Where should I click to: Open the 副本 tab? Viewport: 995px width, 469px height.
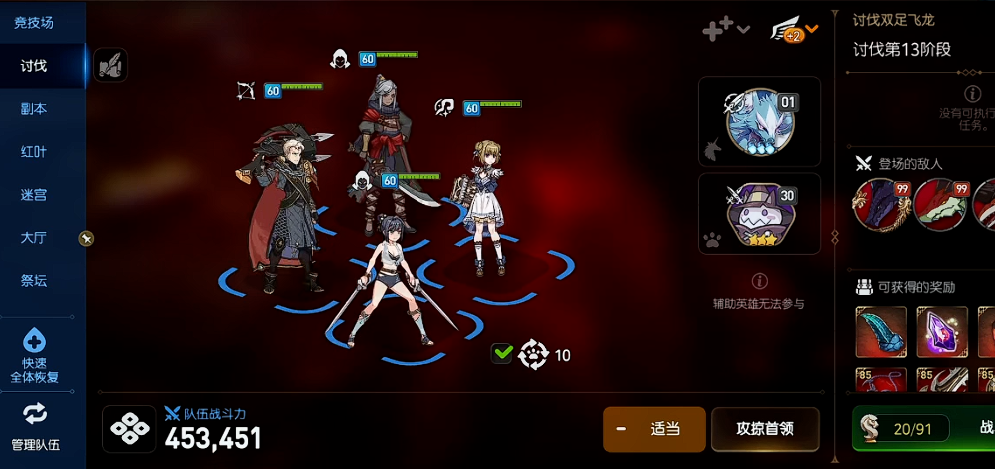point(34,109)
